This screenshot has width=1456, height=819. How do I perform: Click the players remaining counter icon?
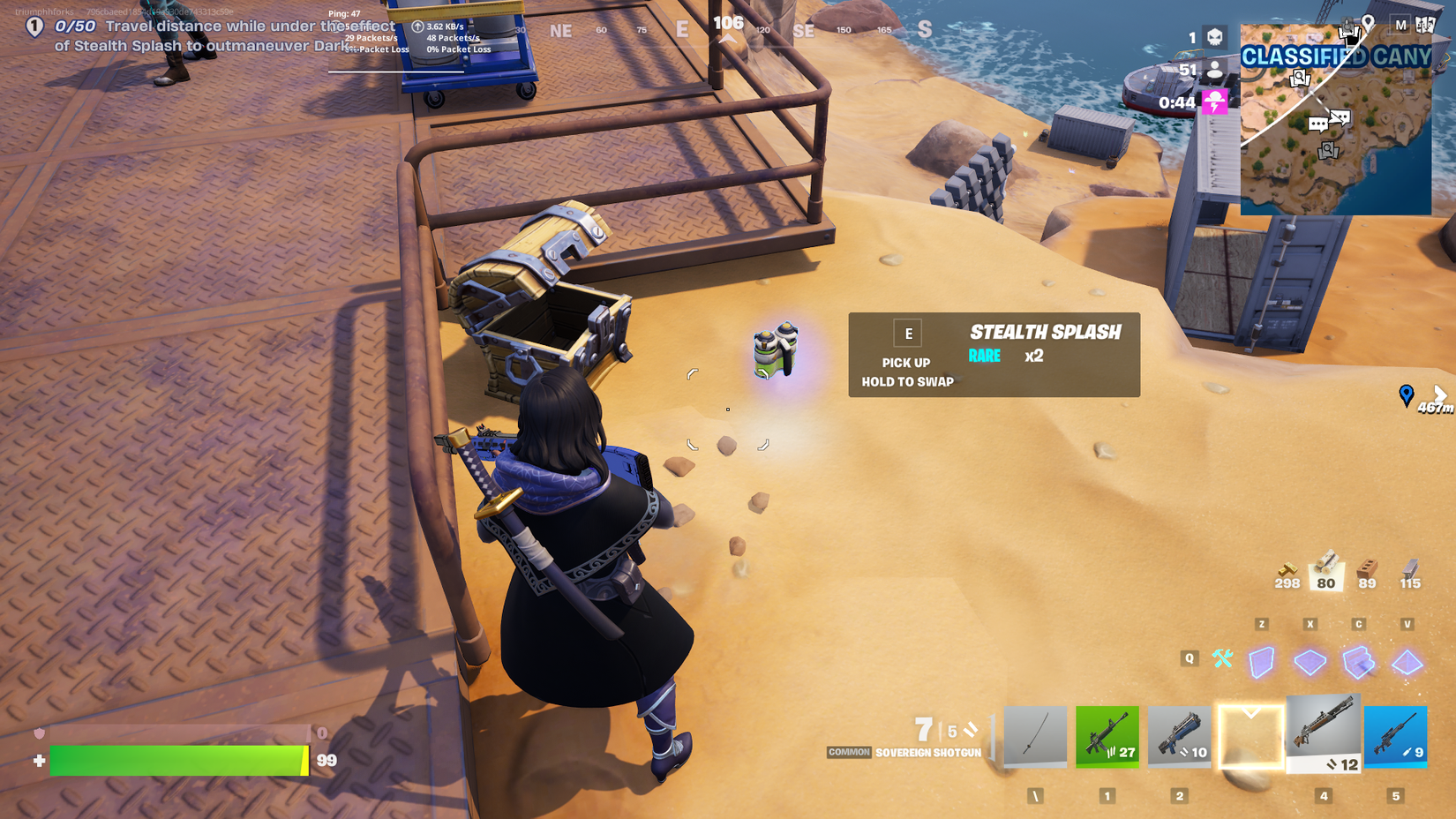click(x=1214, y=69)
